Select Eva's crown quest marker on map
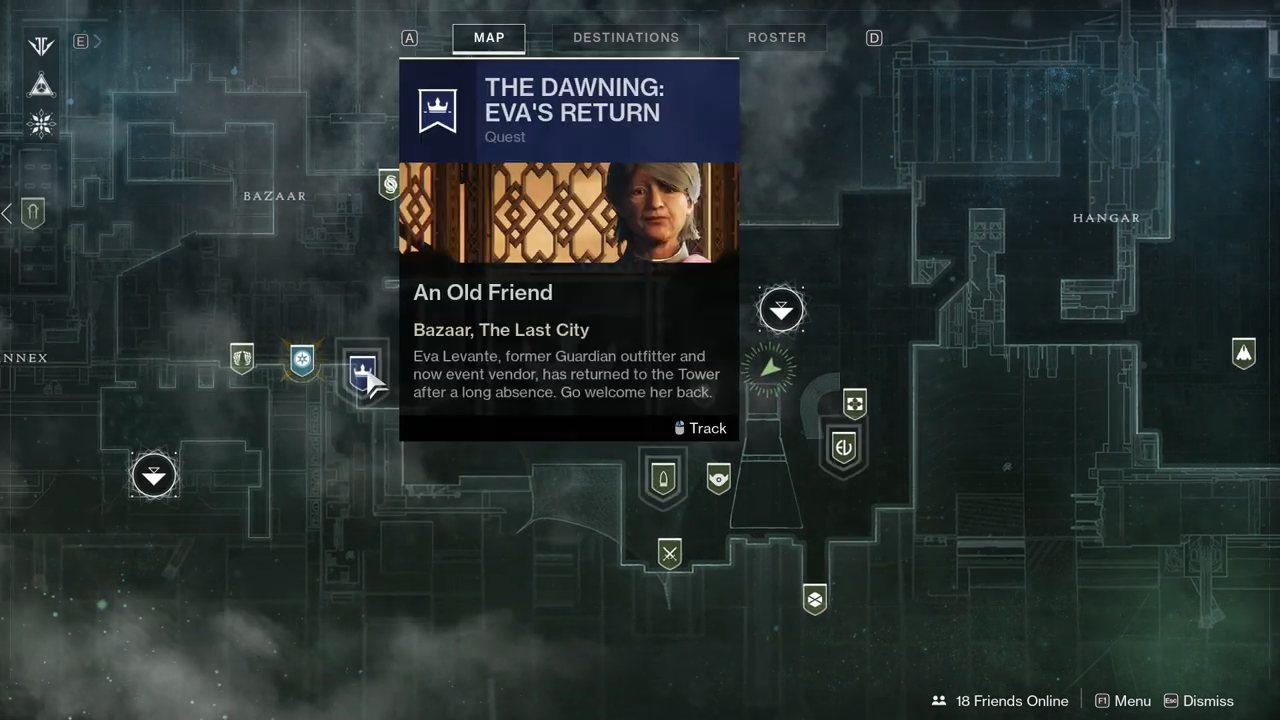This screenshot has height=720, width=1280. (x=362, y=372)
